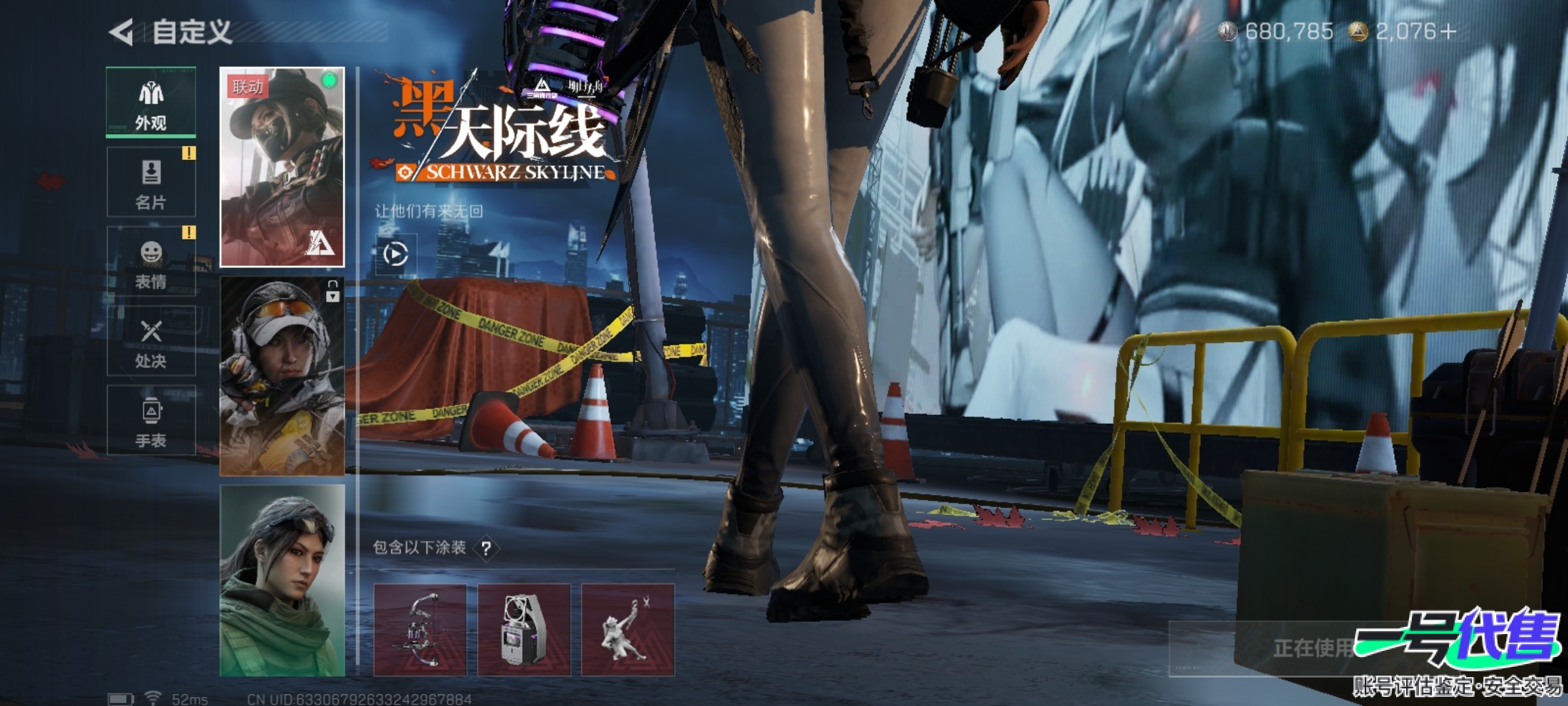
Task: Open the 名片 namecard tab
Action: (x=151, y=182)
